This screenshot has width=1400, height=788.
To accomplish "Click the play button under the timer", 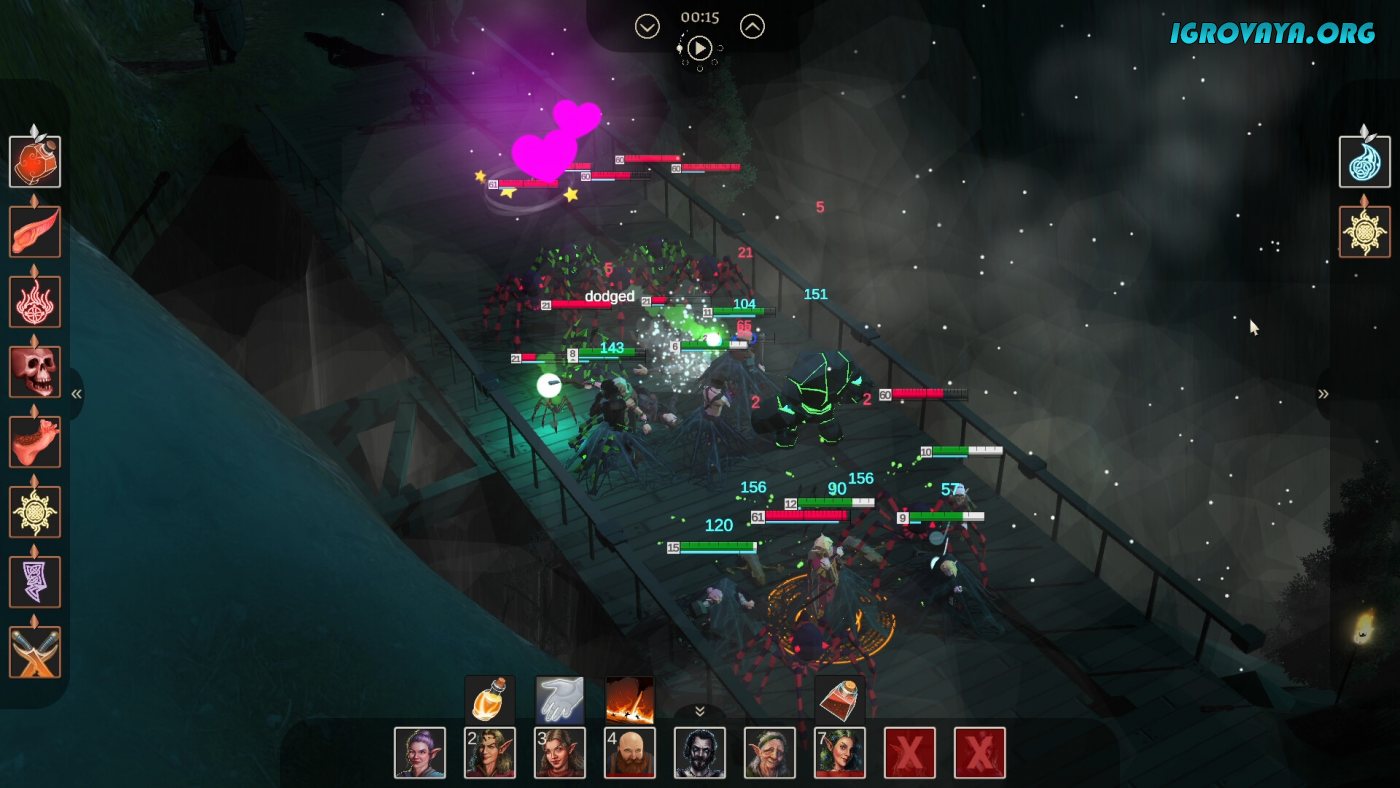I will click(x=700, y=47).
